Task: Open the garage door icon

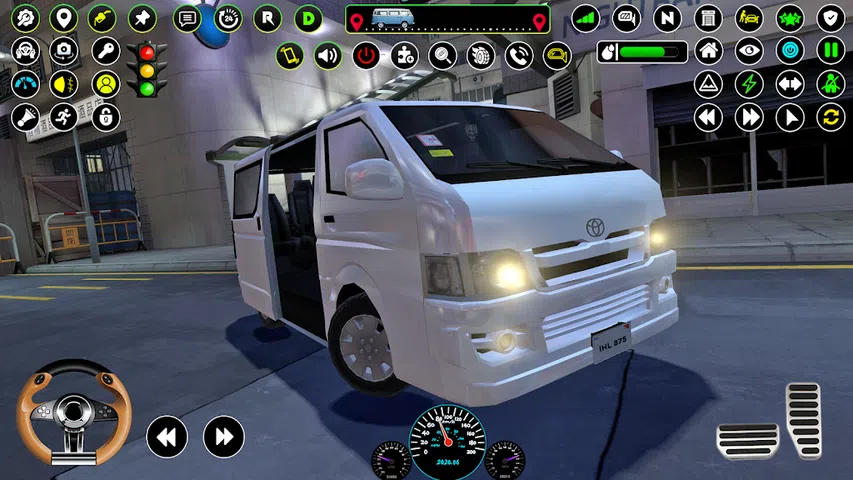Action: click(708, 18)
